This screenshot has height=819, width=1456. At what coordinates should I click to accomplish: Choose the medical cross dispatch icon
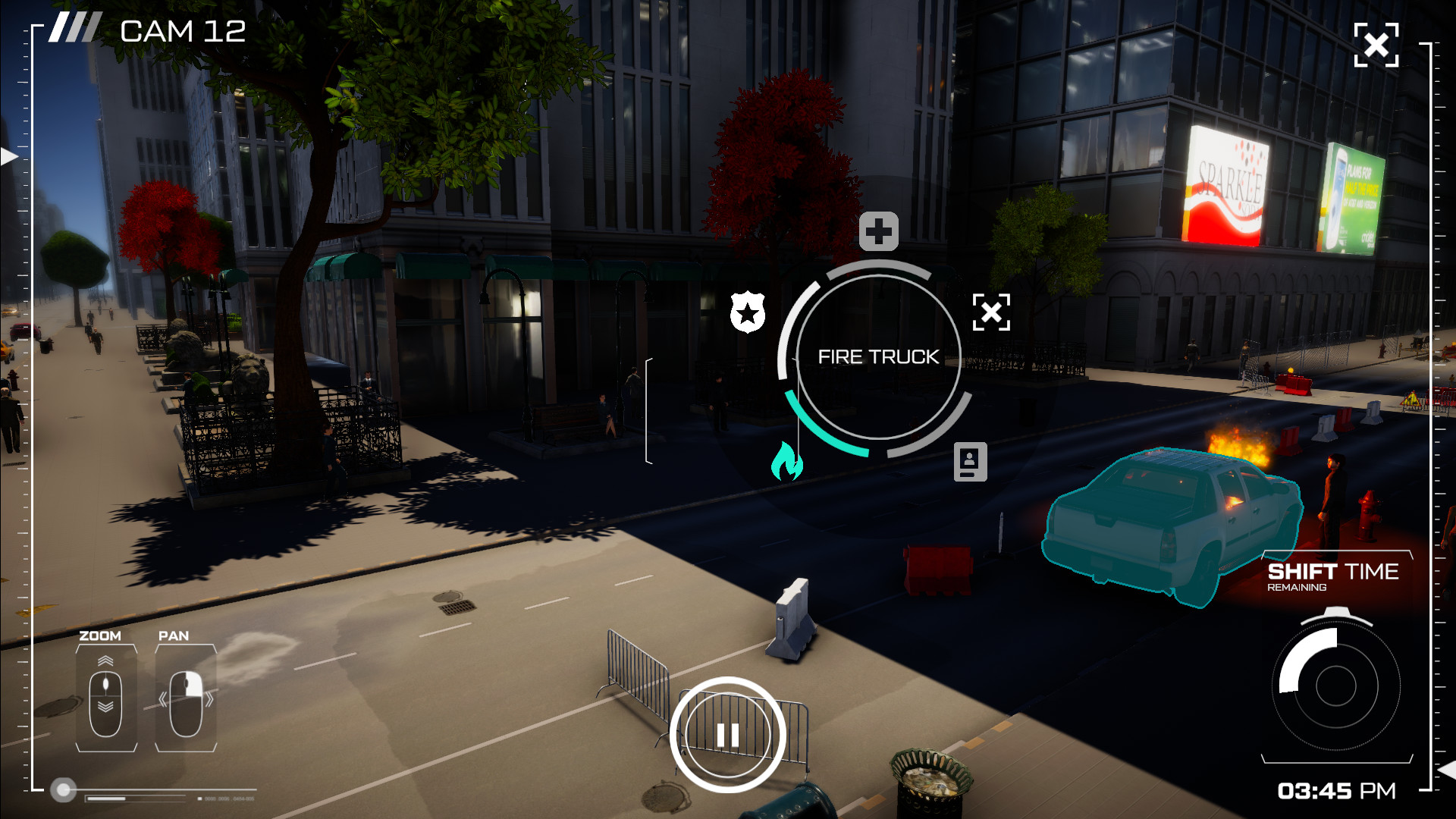tap(878, 231)
